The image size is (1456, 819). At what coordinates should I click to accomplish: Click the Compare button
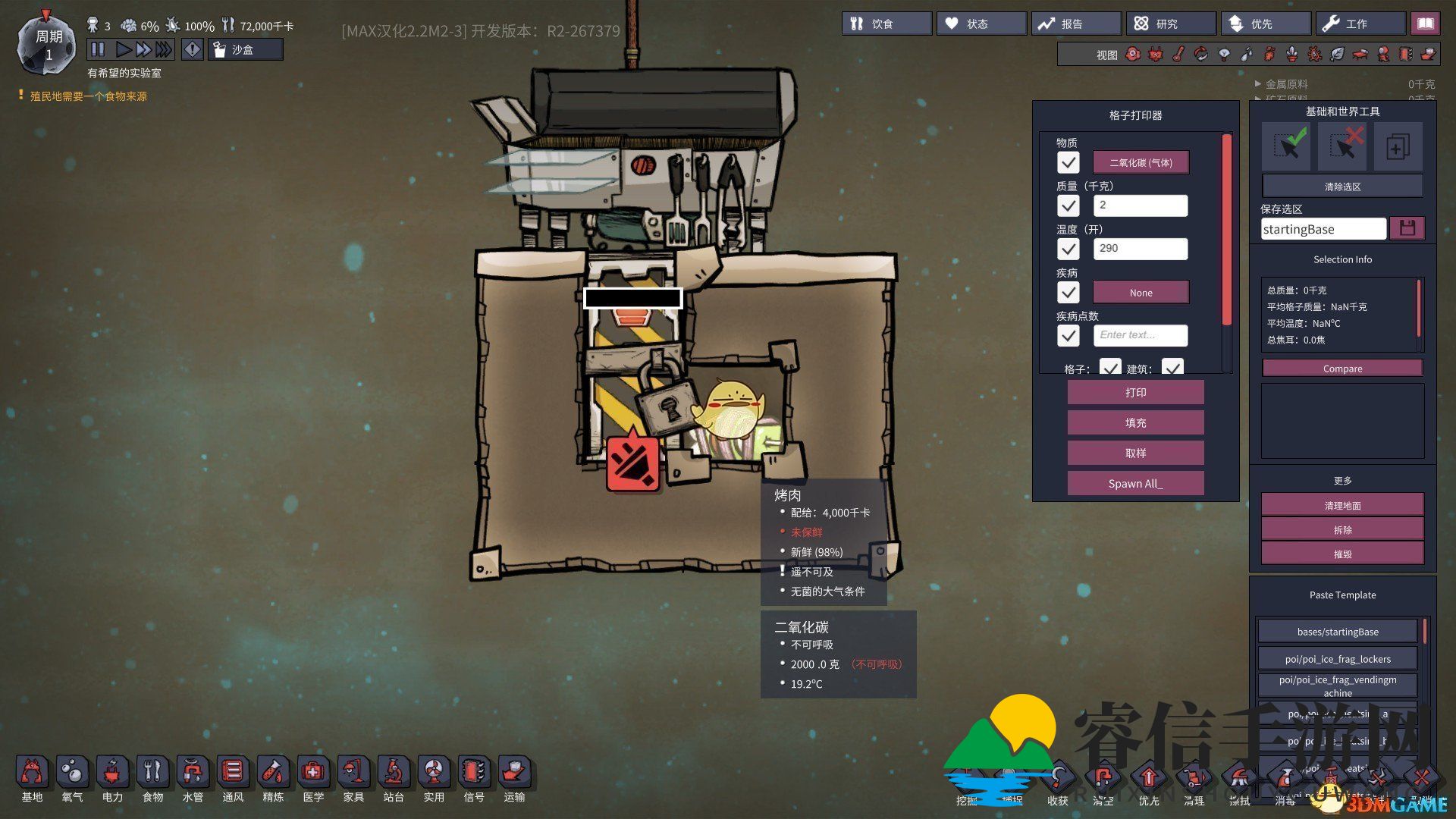pyautogui.click(x=1342, y=369)
